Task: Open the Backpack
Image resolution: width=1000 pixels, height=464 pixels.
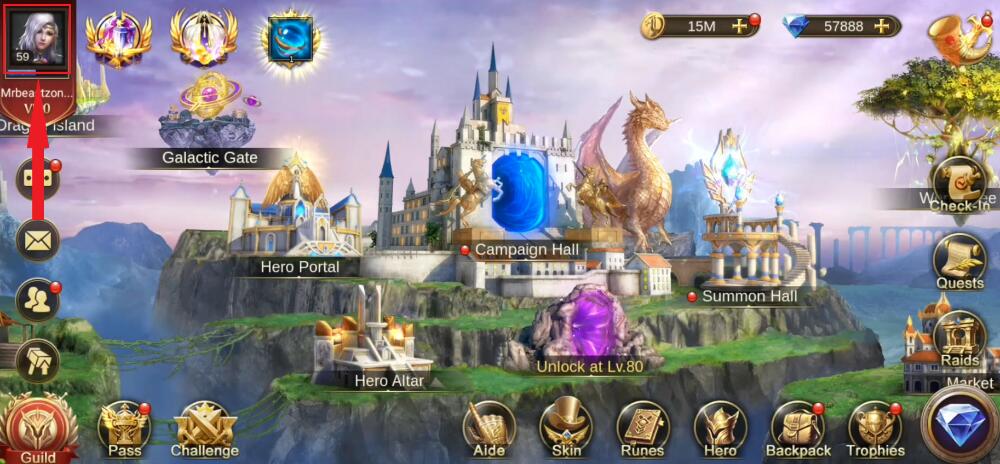Action: tap(797, 427)
